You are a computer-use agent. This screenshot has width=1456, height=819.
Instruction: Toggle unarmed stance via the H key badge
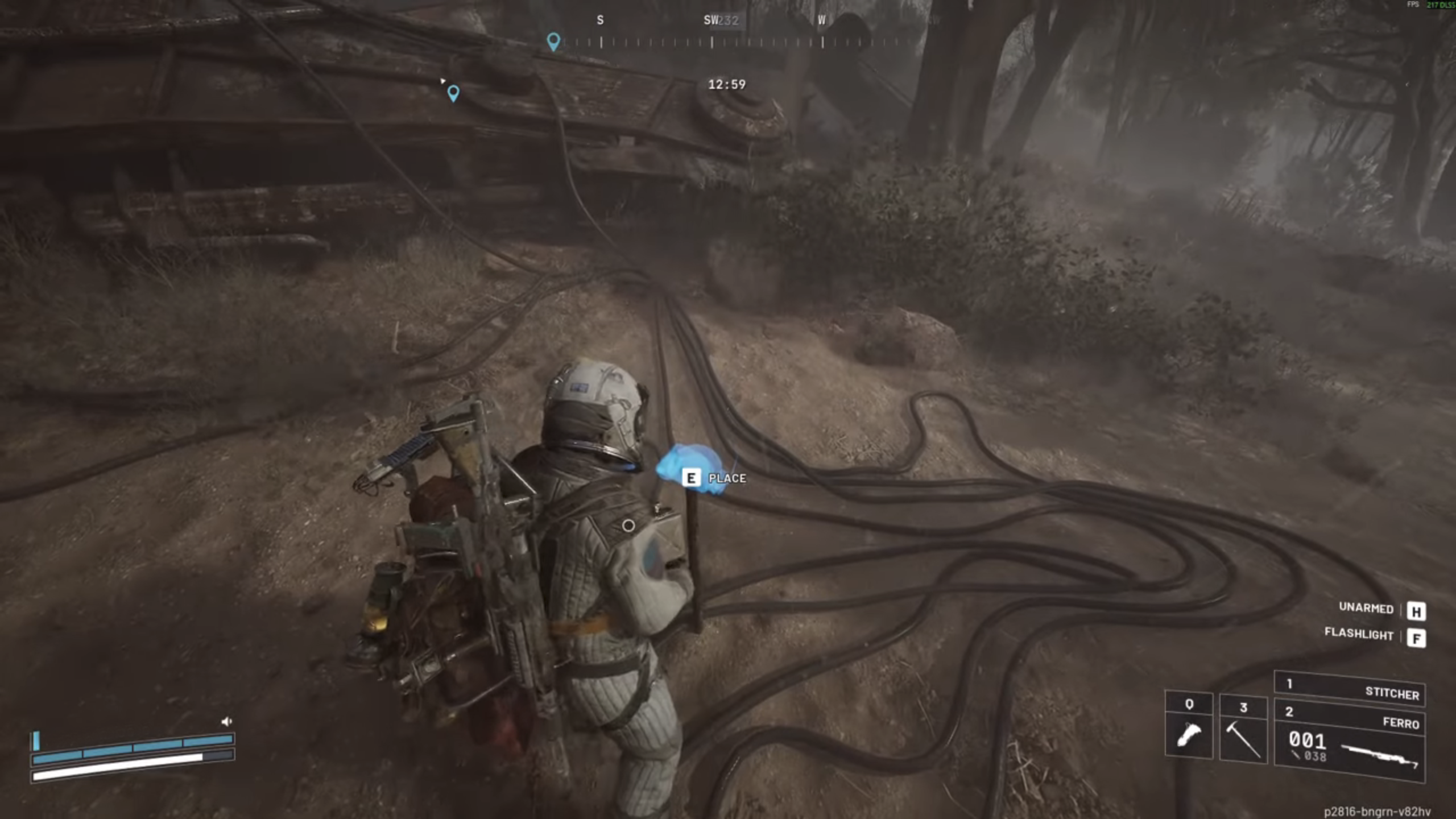click(1418, 609)
